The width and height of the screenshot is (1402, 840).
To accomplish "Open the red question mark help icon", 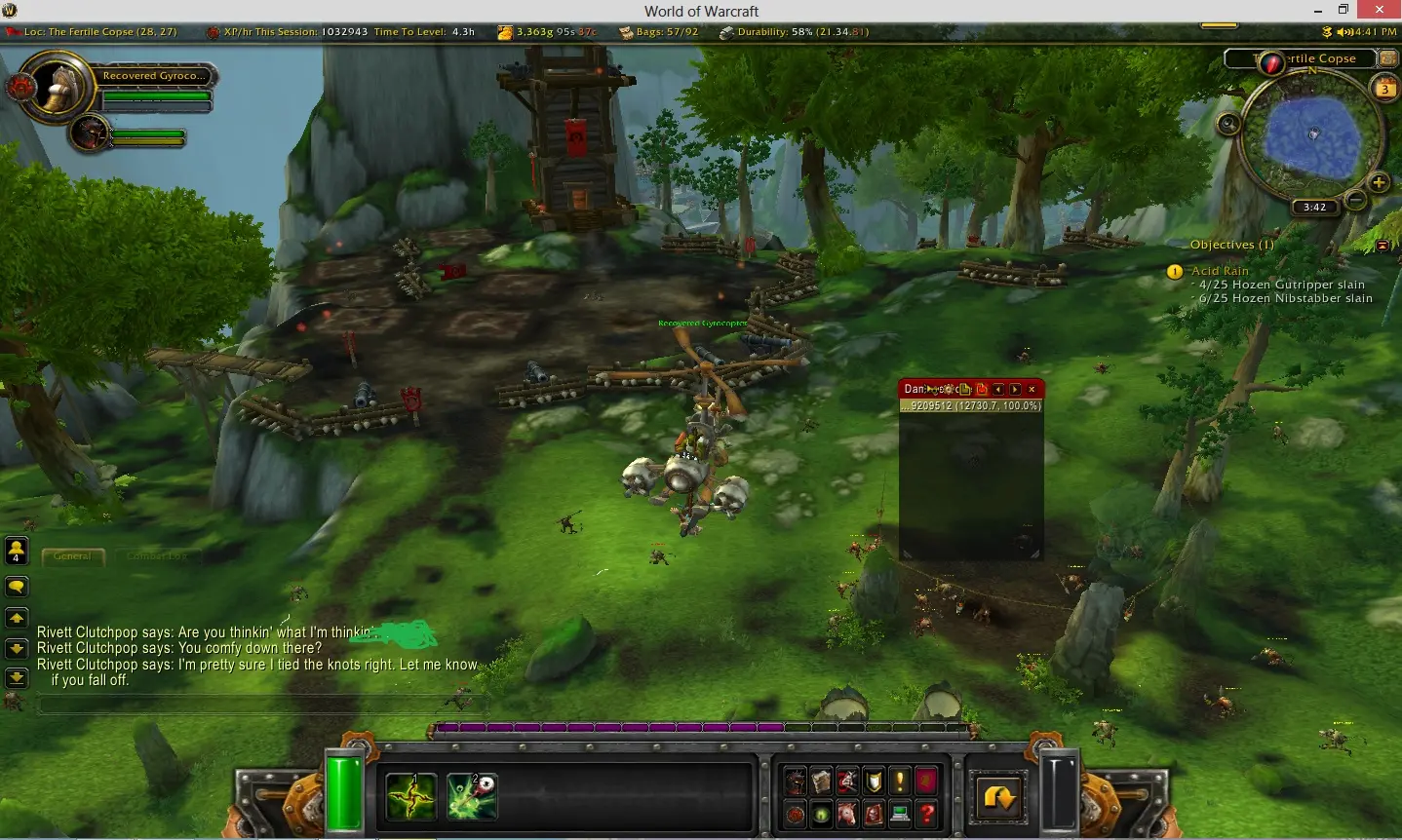I will pyautogui.click(x=926, y=815).
